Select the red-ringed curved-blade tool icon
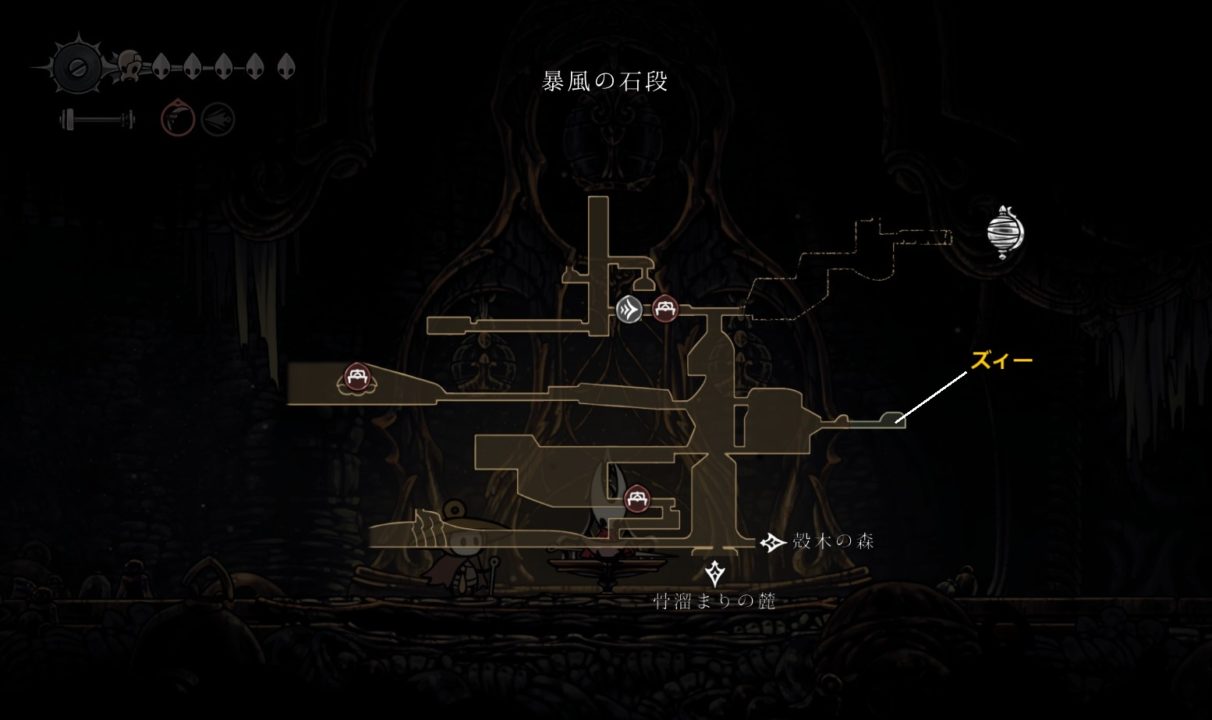This screenshot has width=1212, height=720. 177,121
